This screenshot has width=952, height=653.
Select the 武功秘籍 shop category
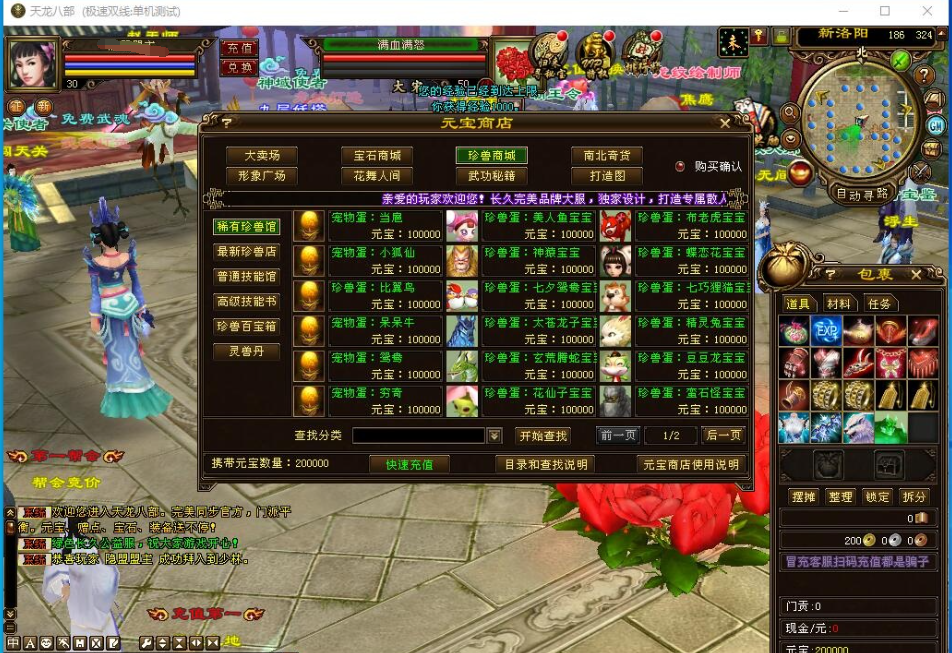pyautogui.click(x=492, y=176)
